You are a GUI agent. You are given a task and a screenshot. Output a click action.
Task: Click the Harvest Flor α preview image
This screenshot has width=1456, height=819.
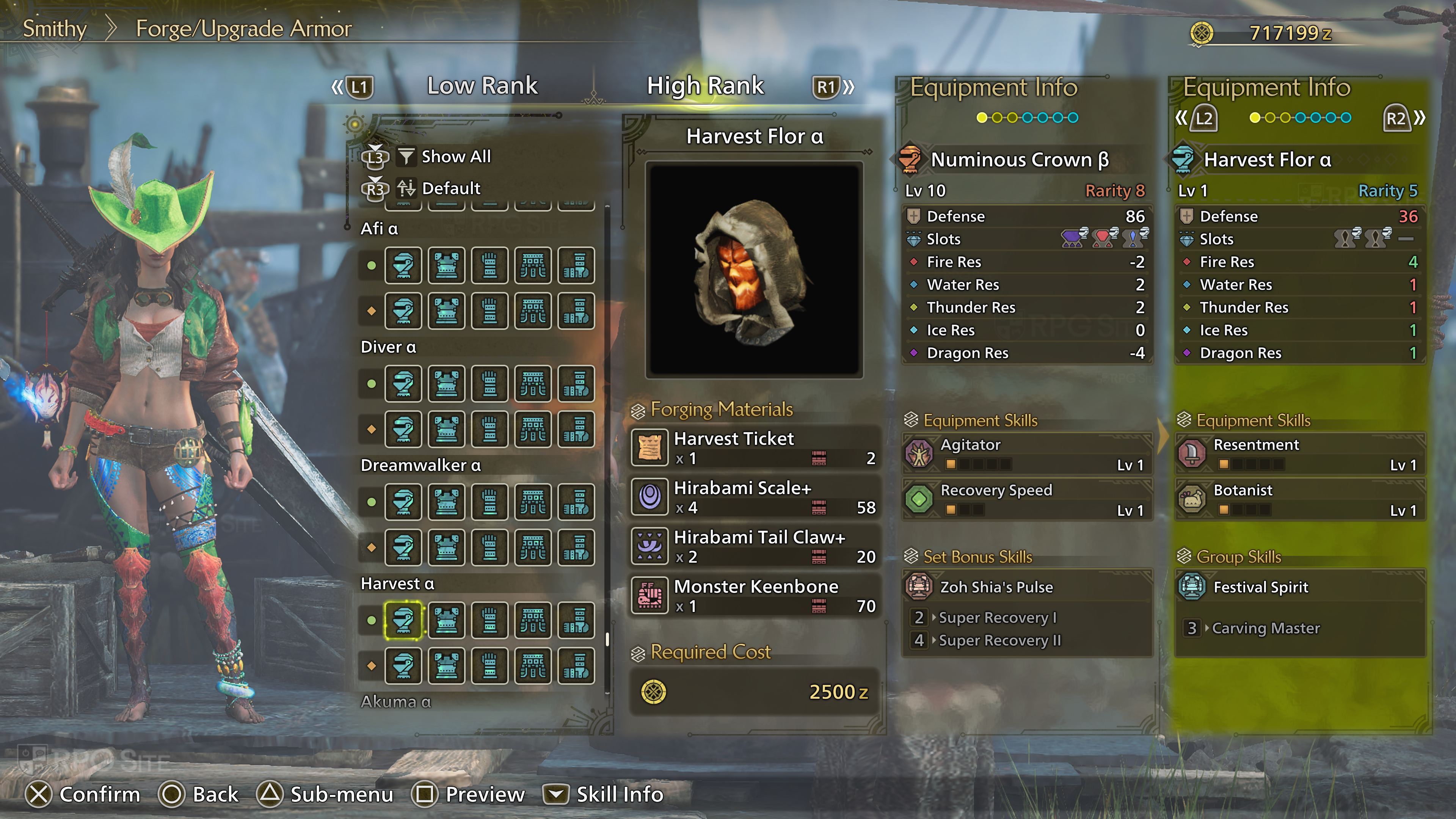click(x=754, y=270)
